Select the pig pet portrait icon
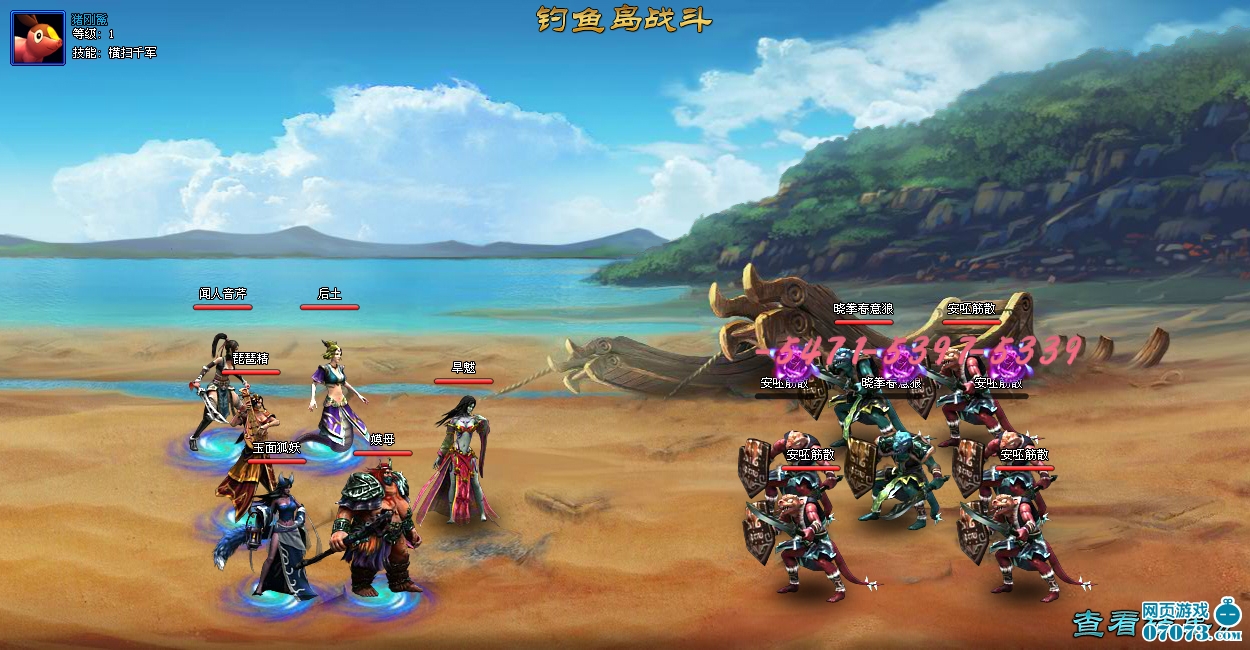Viewport: 1250px width, 650px height. coord(38,38)
